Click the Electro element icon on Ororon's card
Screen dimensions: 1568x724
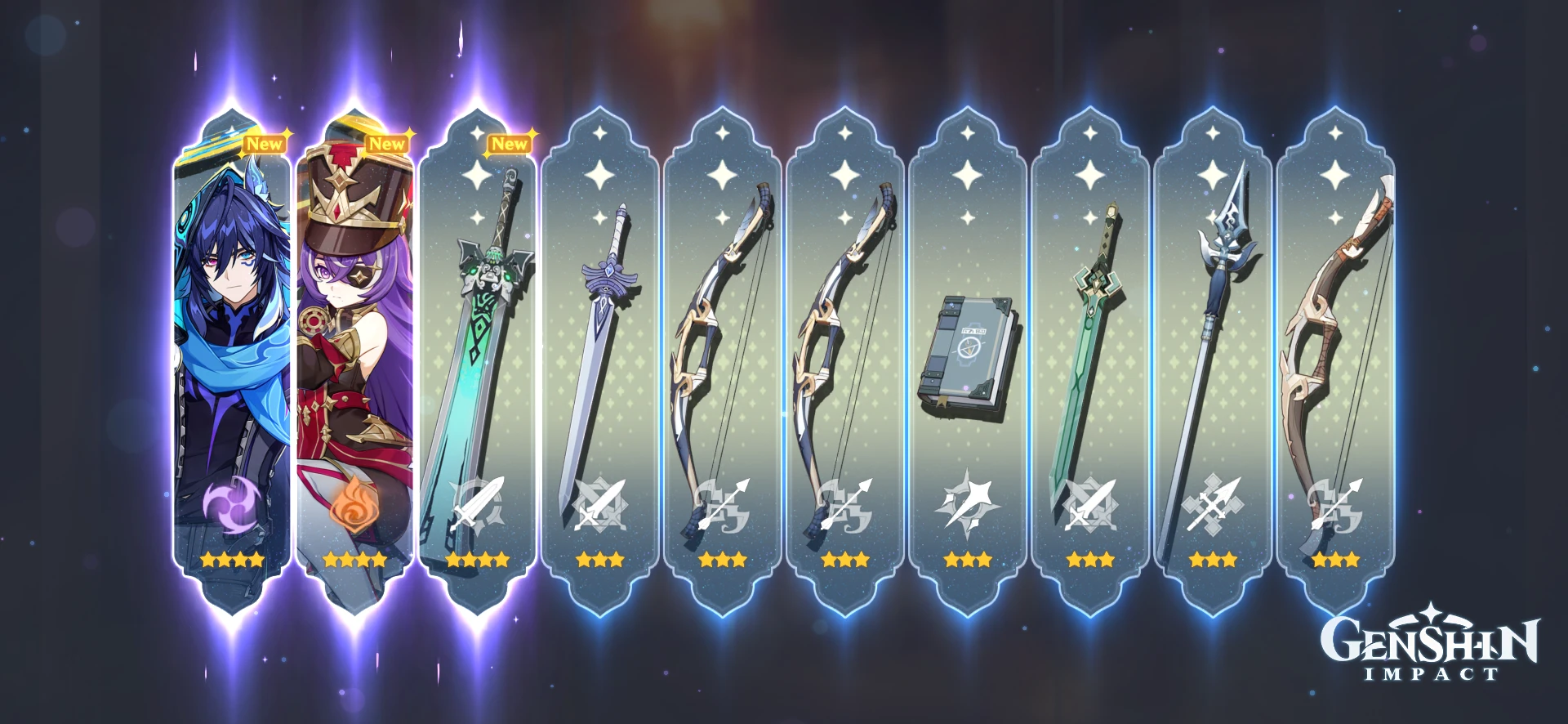click(x=234, y=505)
